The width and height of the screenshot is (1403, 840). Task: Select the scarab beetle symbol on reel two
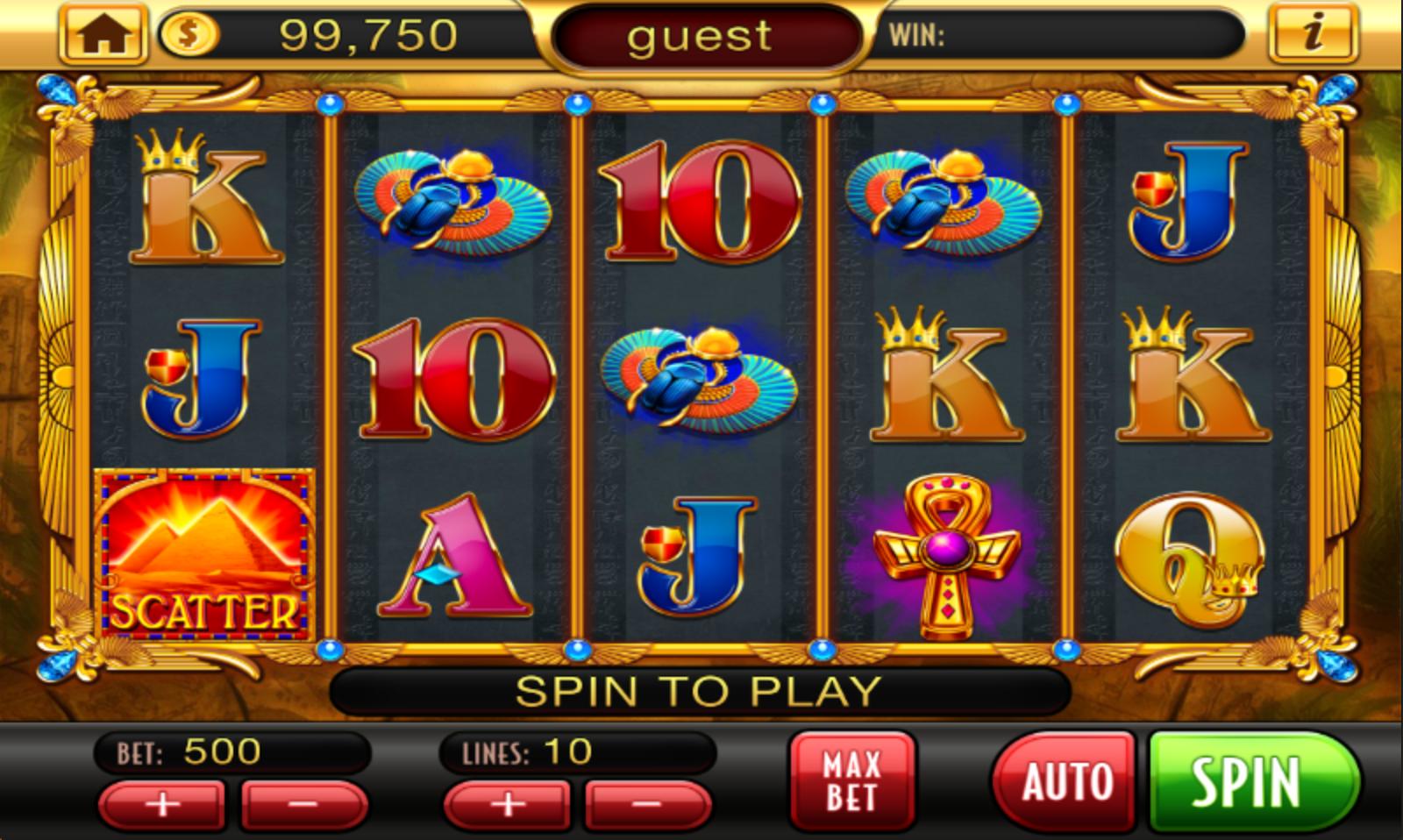452,206
